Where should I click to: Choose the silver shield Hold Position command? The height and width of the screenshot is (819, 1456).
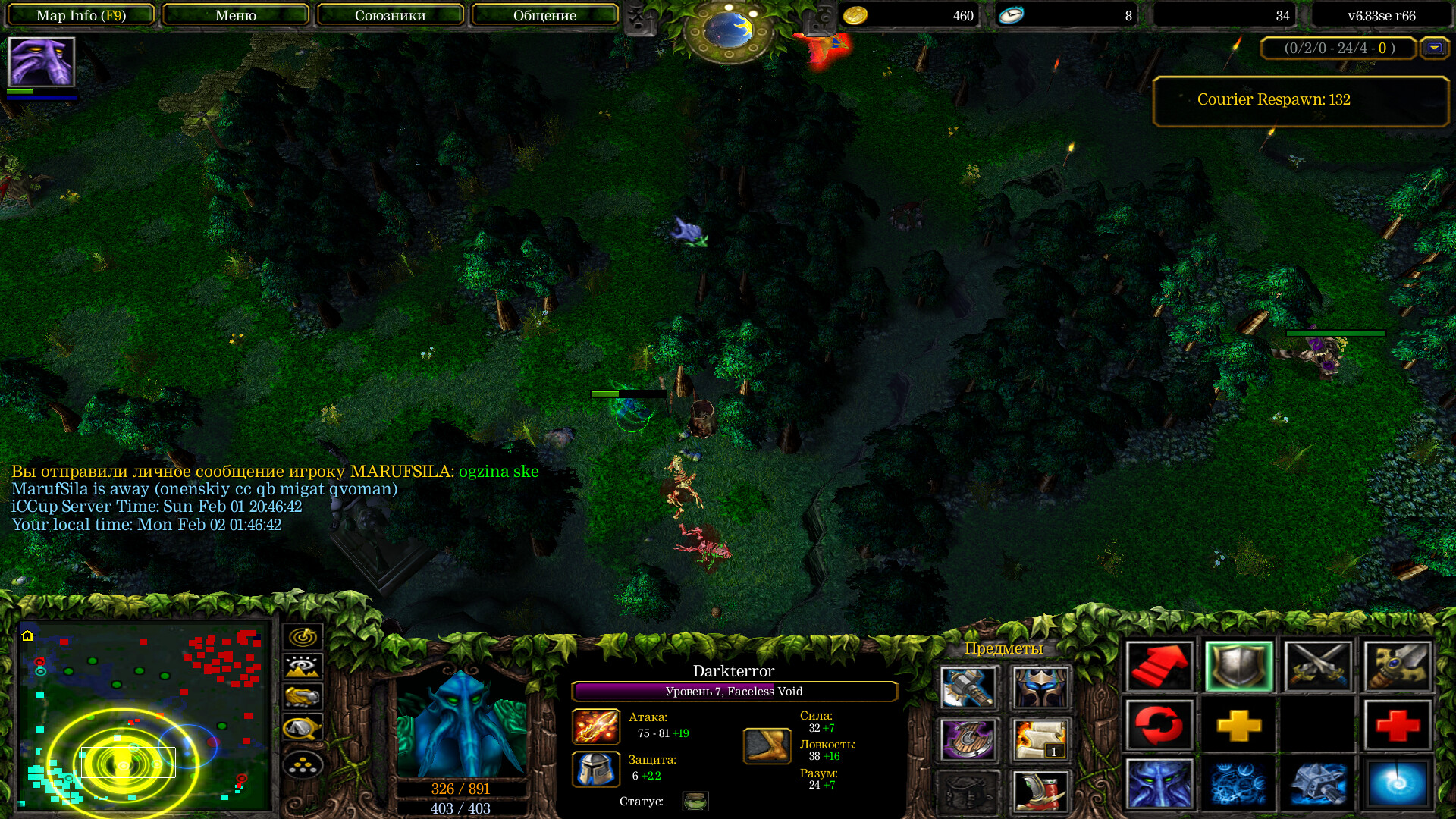(1238, 667)
